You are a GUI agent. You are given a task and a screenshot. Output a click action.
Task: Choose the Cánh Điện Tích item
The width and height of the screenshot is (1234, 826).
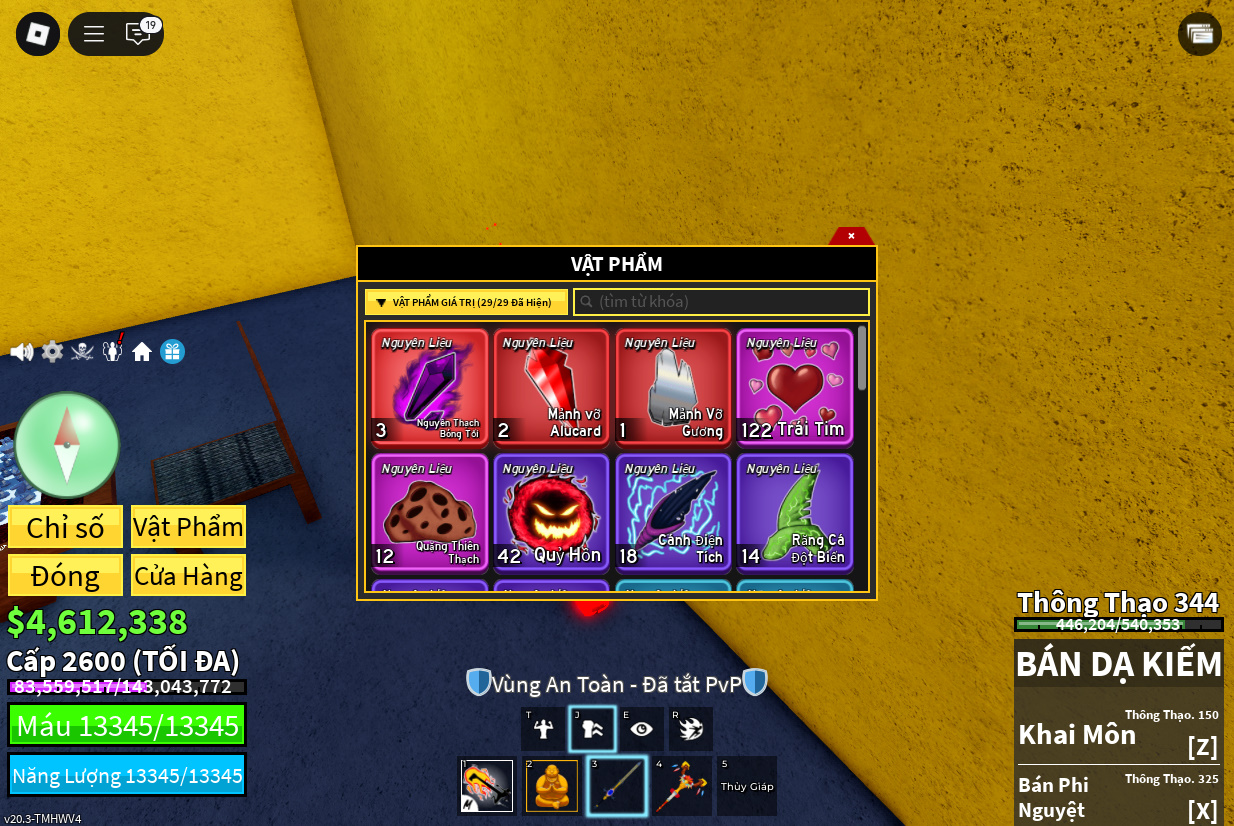click(673, 512)
